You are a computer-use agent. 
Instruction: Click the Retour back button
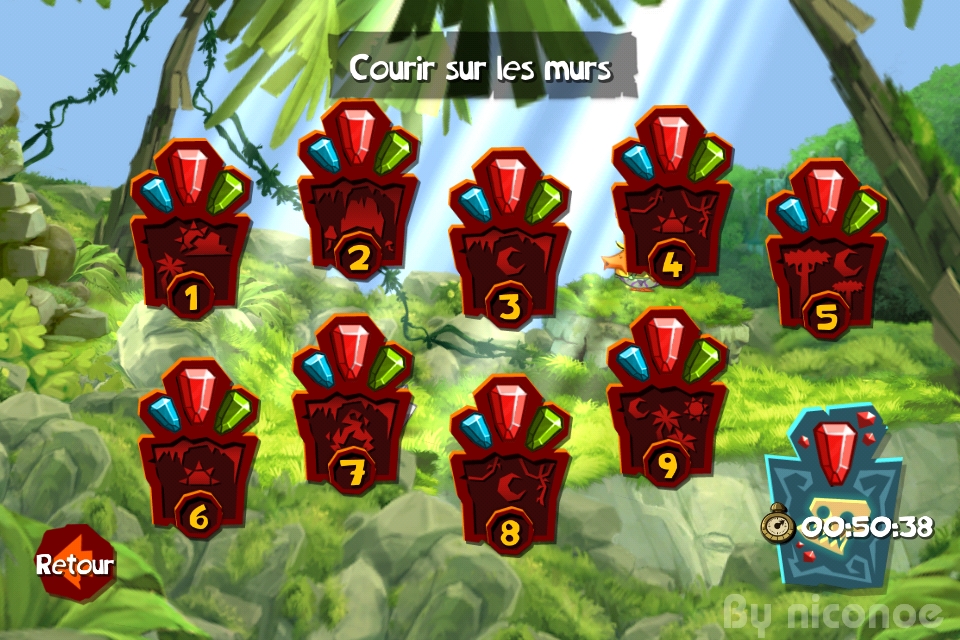click(x=74, y=564)
